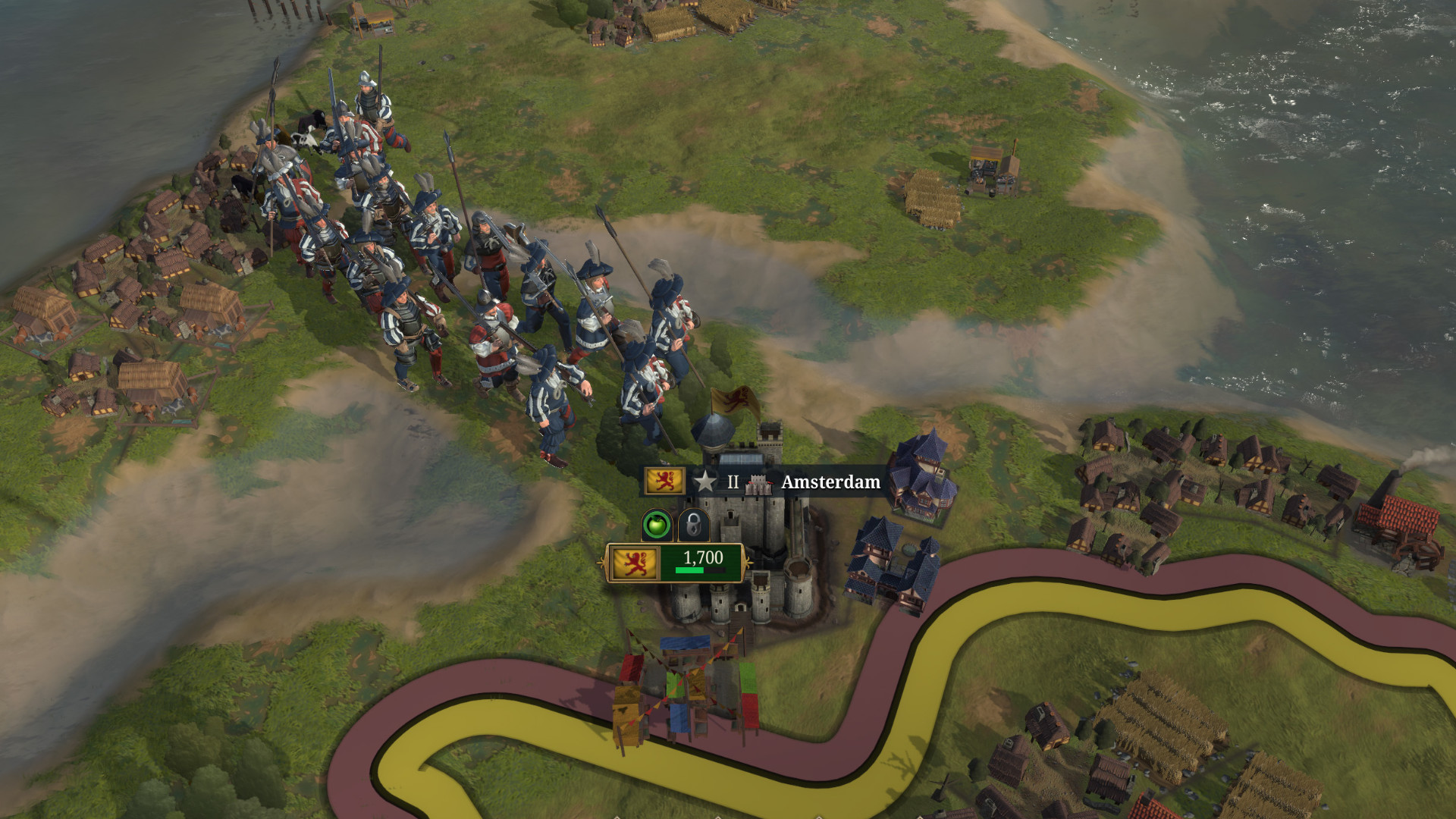Click the castle fort icon beside Amsterdam
This screenshot has height=819, width=1456.
tap(758, 483)
